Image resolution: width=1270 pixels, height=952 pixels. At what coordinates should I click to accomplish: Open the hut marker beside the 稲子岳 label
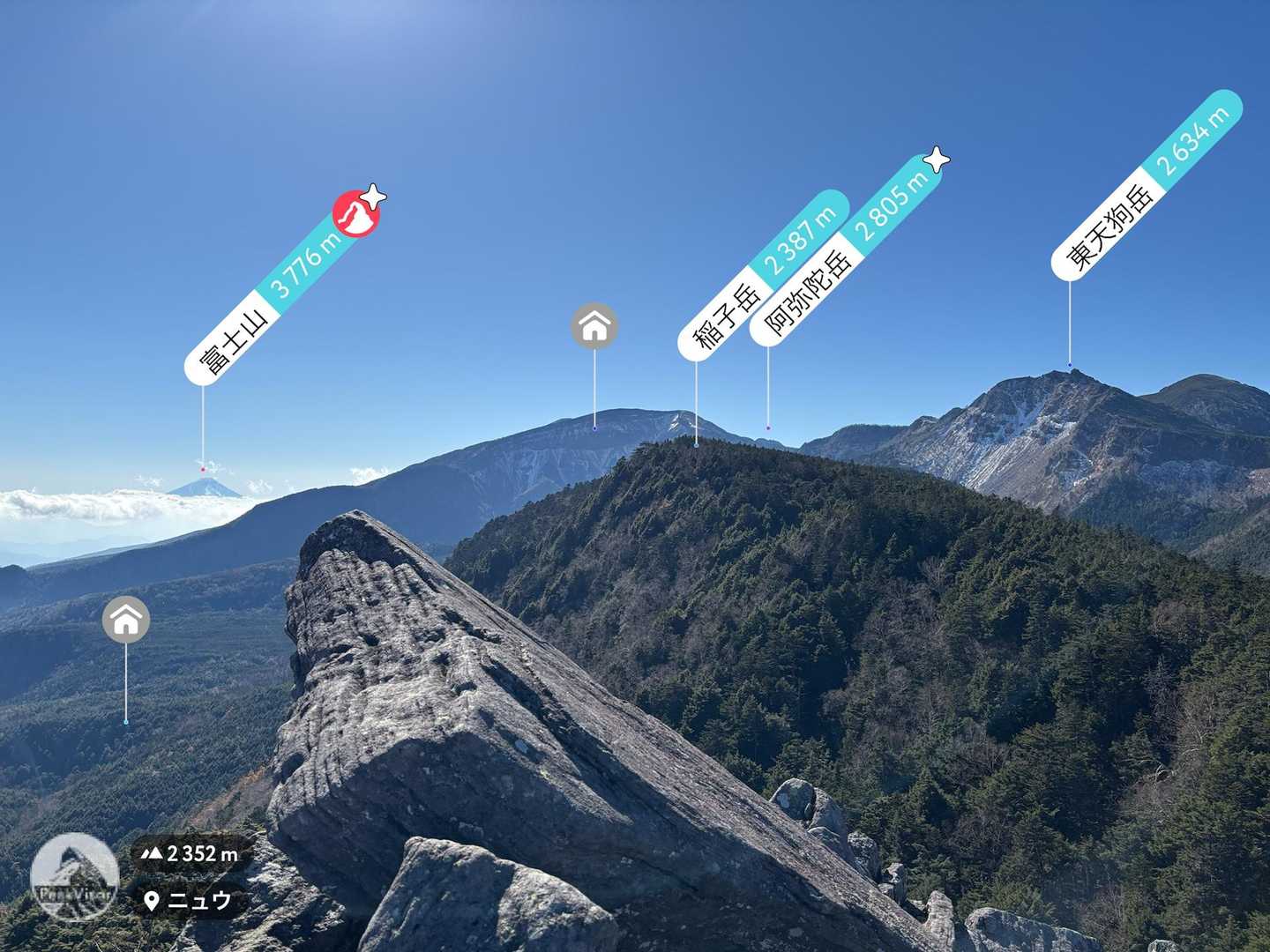pyautogui.click(x=594, y=326)
